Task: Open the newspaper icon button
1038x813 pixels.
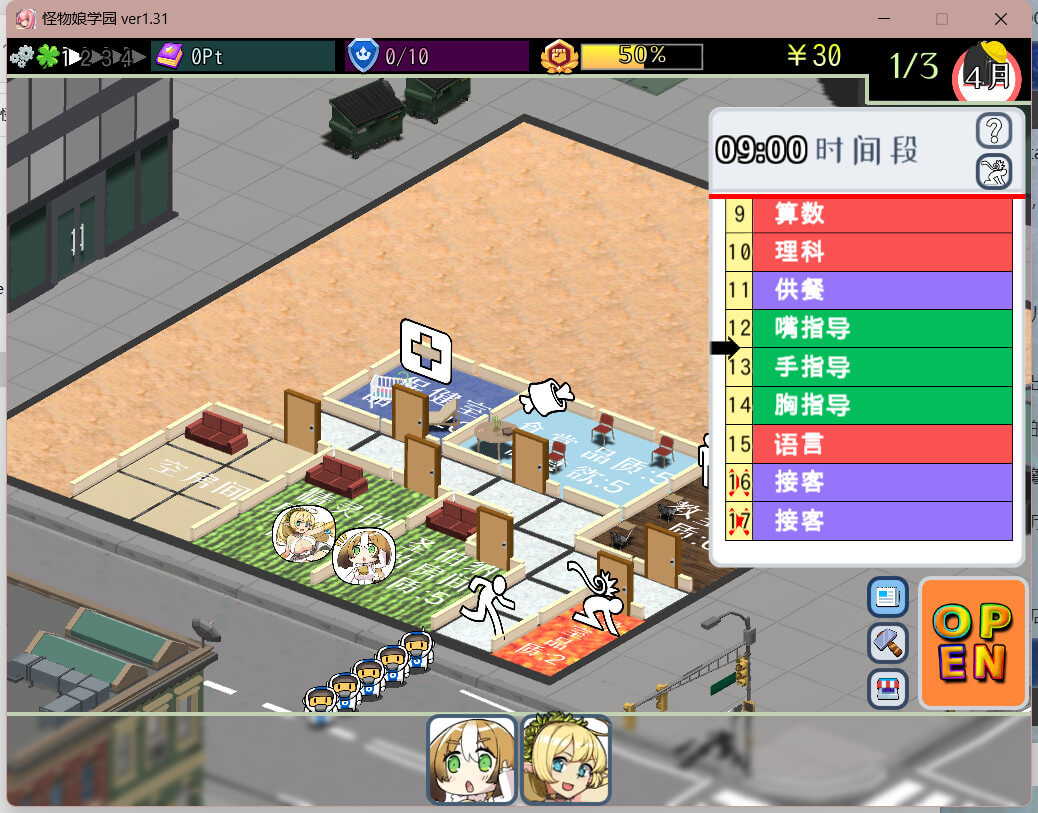Action: pos(888,597)
